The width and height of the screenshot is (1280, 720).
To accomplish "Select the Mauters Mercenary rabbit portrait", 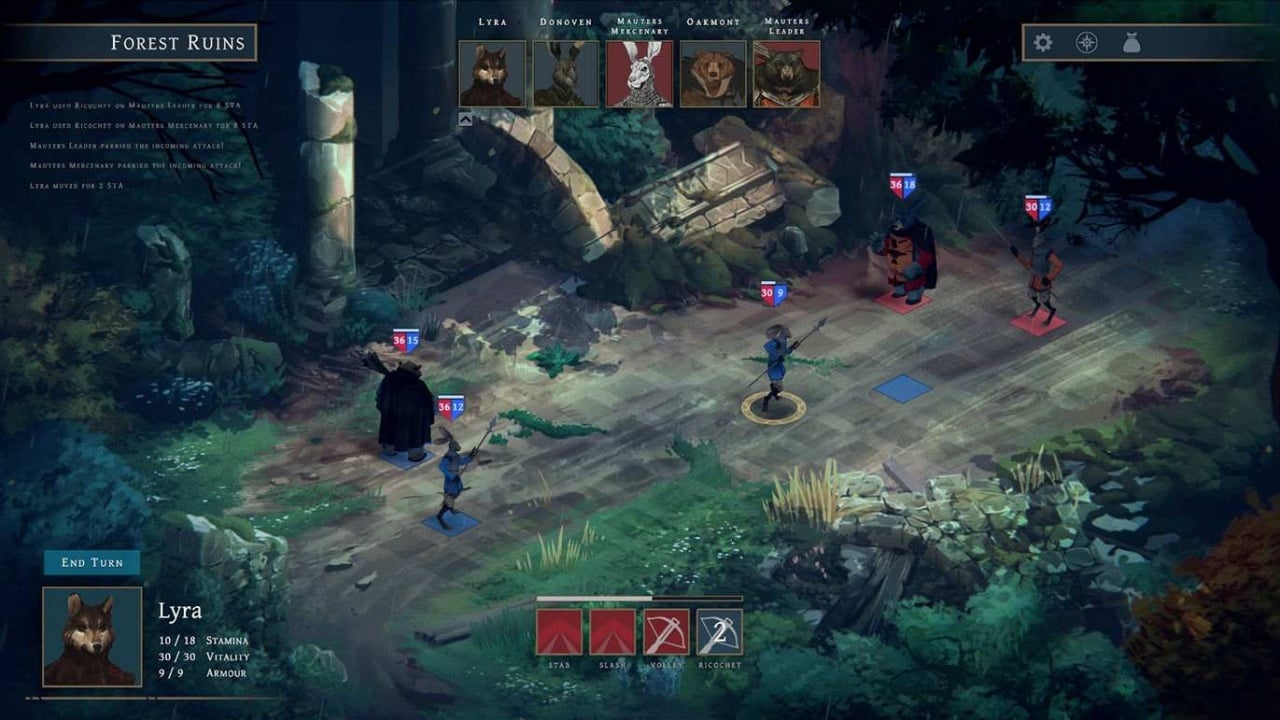I will (x=640, y=74).
